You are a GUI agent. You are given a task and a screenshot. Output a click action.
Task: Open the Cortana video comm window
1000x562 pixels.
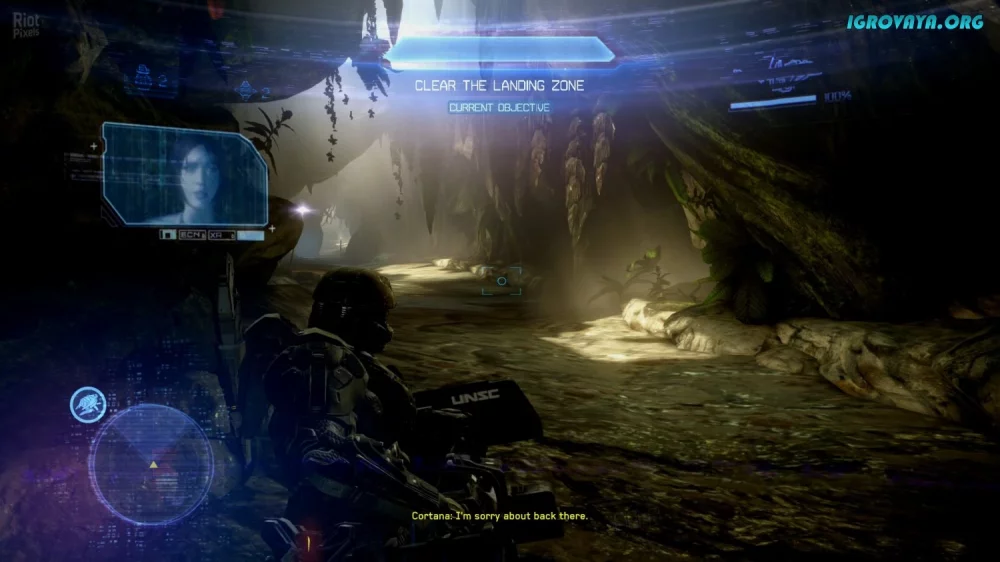pyautogui.click(x=186, y=176)
